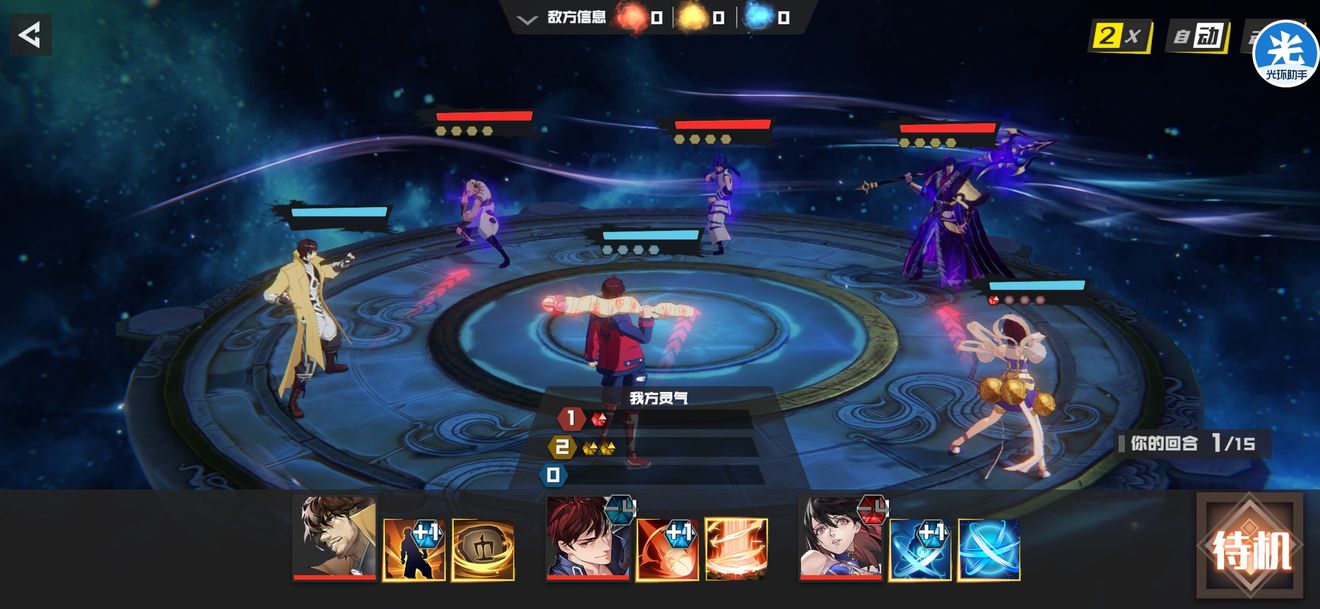Open the 光环助手 assistant overlay
This screenshot has height=609, width=1320.
tap(1285, 52)
